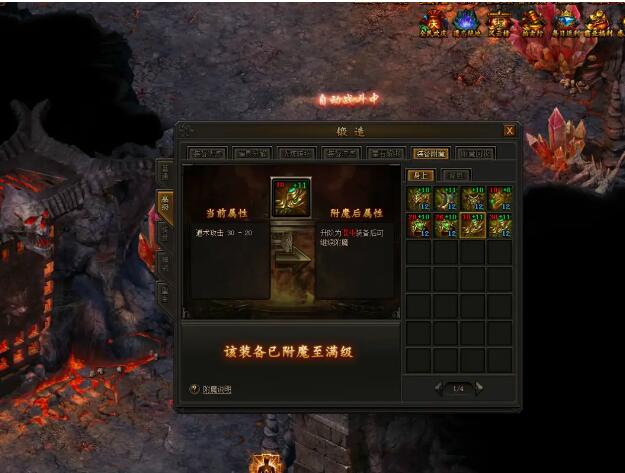Select the first equipment item in the grid
Image resolution: width=625 pixels, height=473 pixels.
point(418,198)
